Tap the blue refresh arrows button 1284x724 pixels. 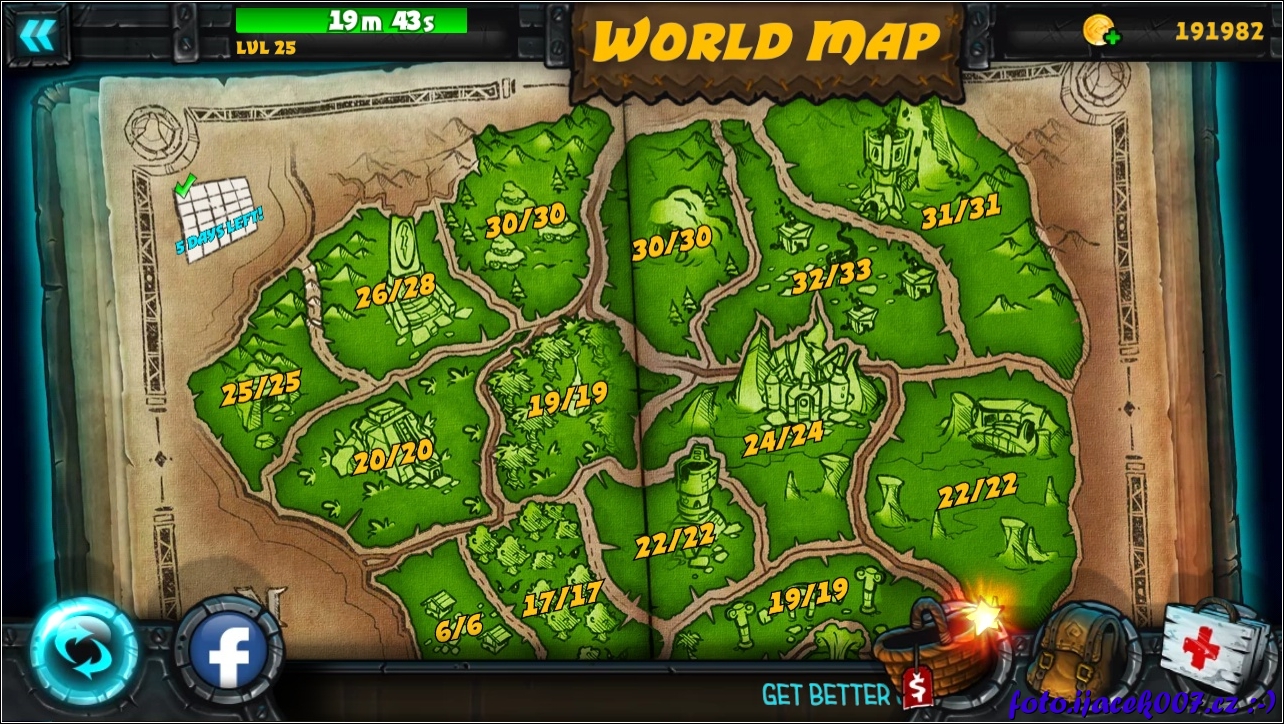(84, 651)
